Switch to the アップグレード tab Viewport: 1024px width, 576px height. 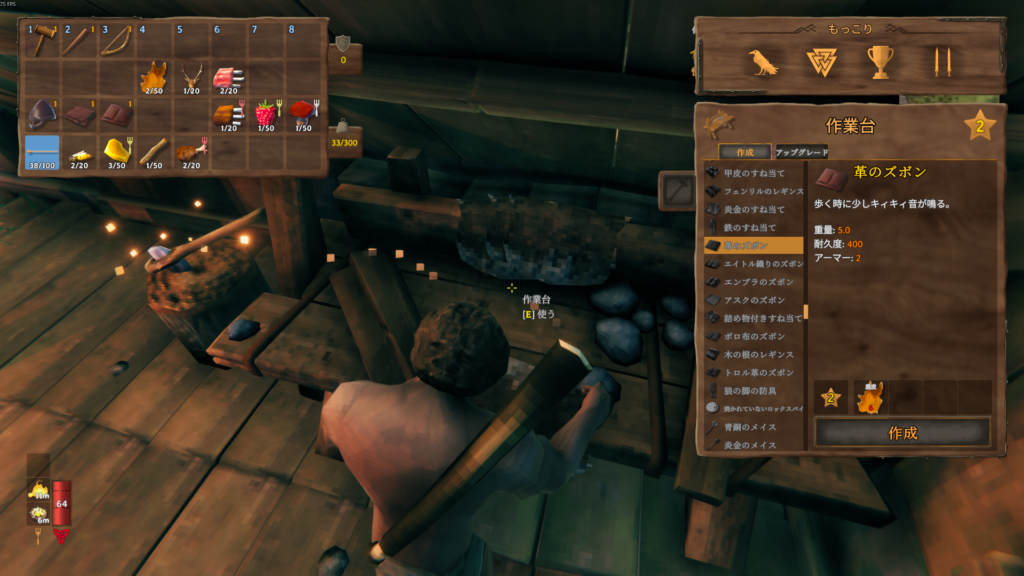[x=802, y=152]
